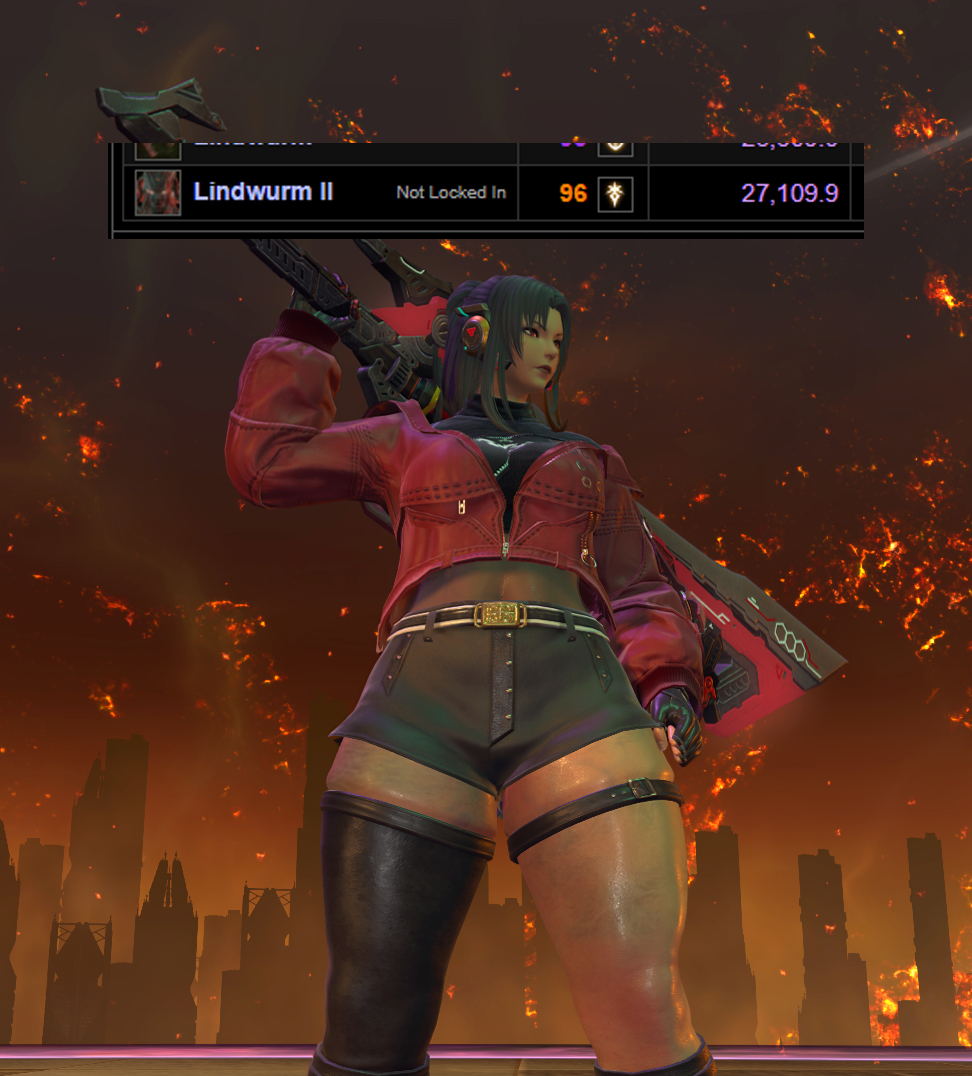Click the job icon beside rank 96
Screen dimensions: 972x1076
pyautogui.click(x=615, y=193)
